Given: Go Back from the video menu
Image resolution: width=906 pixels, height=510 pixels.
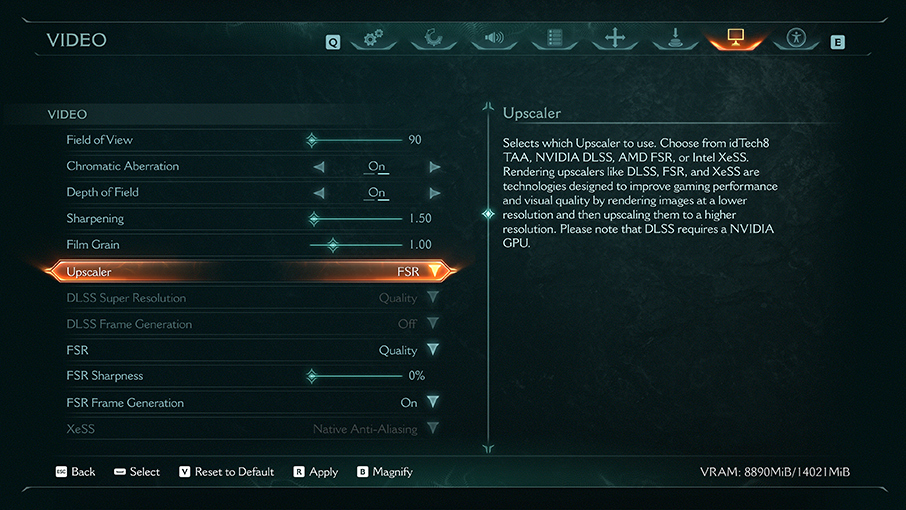Looking at the screenshot, I should (75, 472).
